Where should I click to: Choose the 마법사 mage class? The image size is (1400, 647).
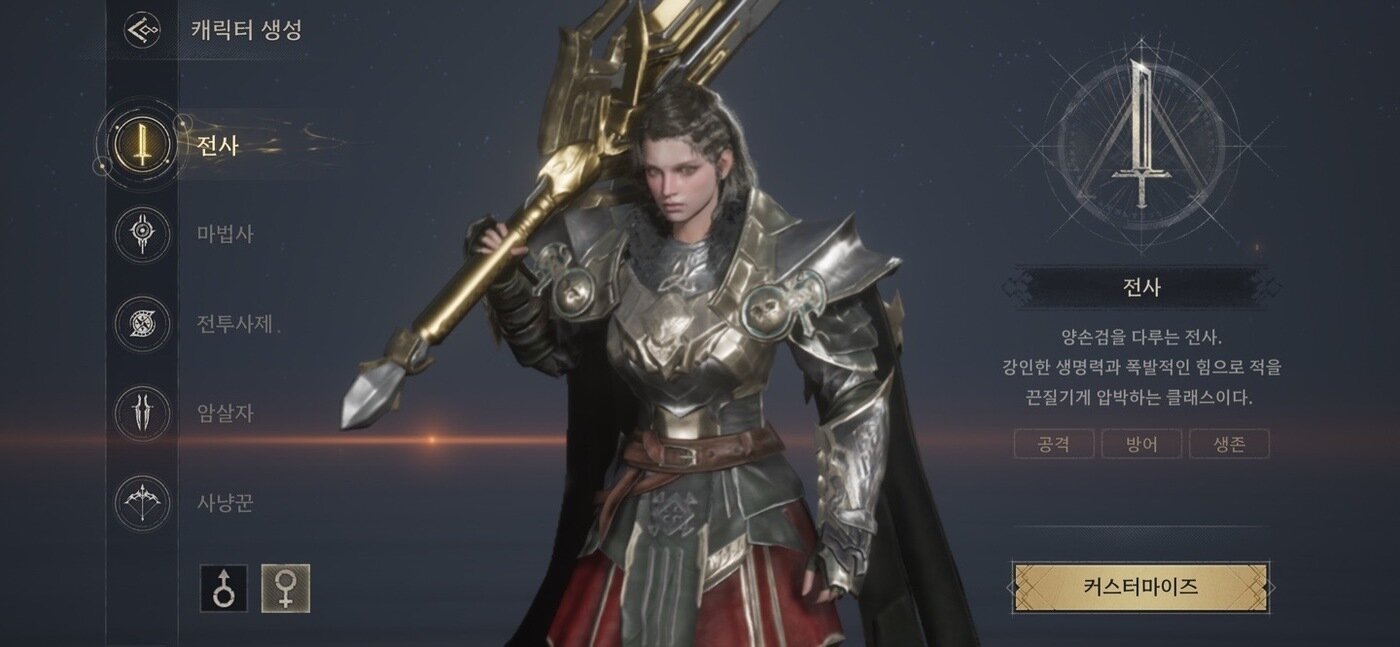pyautogui.click(x=143, y=235)
